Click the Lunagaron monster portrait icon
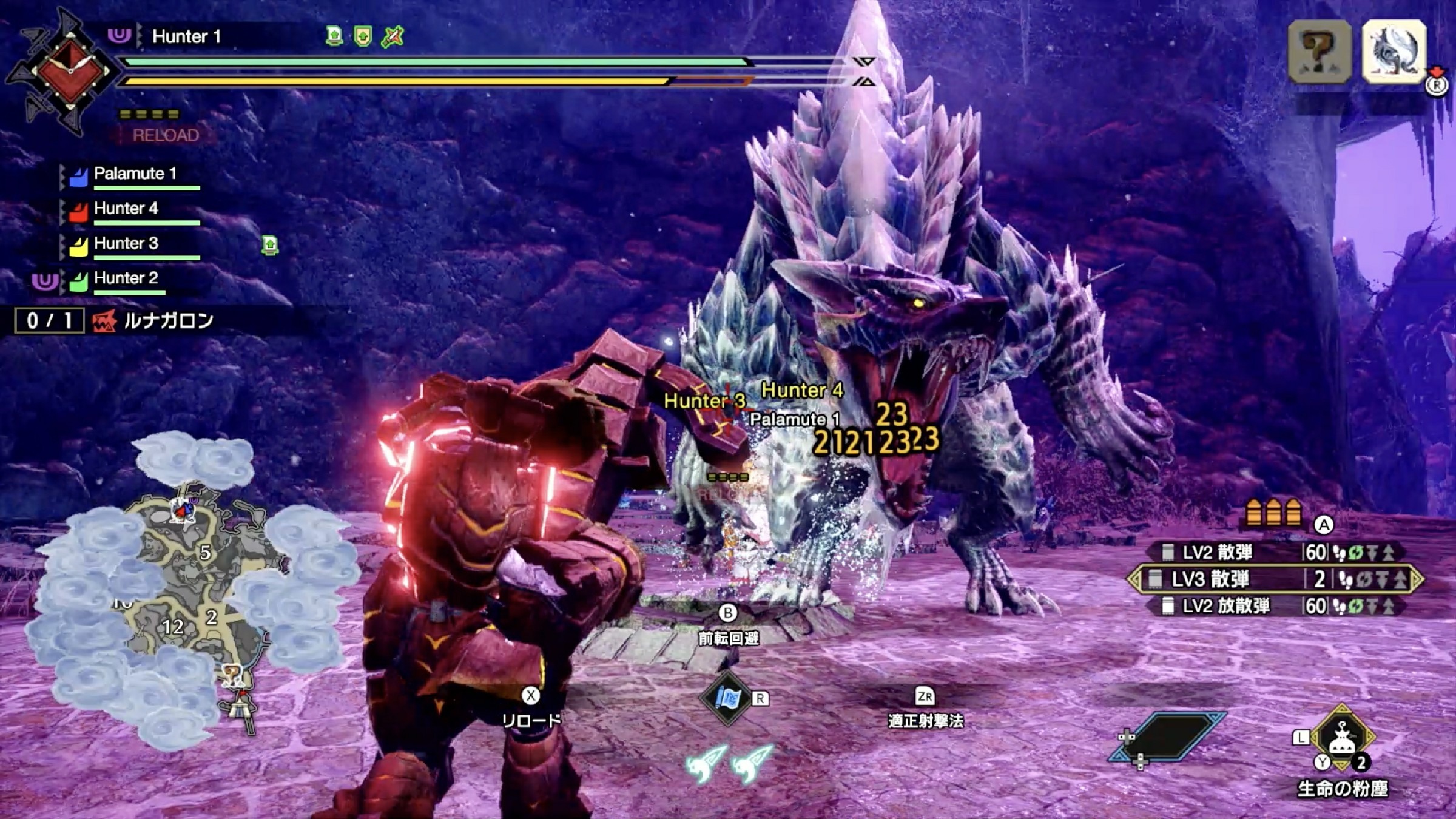Screen dimensions: 1456x819 tap(1394, 52)
